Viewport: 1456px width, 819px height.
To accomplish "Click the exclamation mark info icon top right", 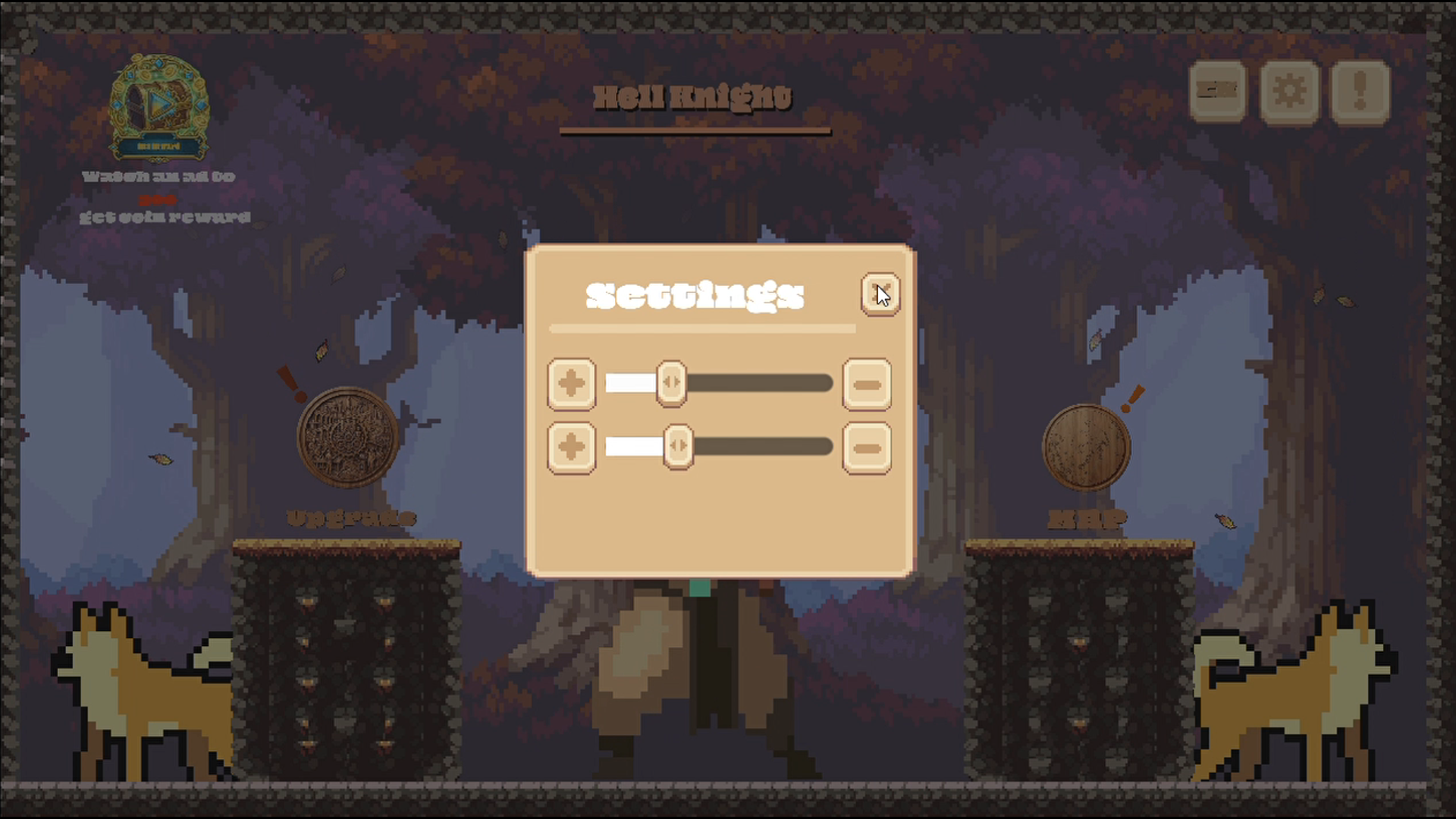I will click(1360, 93).
